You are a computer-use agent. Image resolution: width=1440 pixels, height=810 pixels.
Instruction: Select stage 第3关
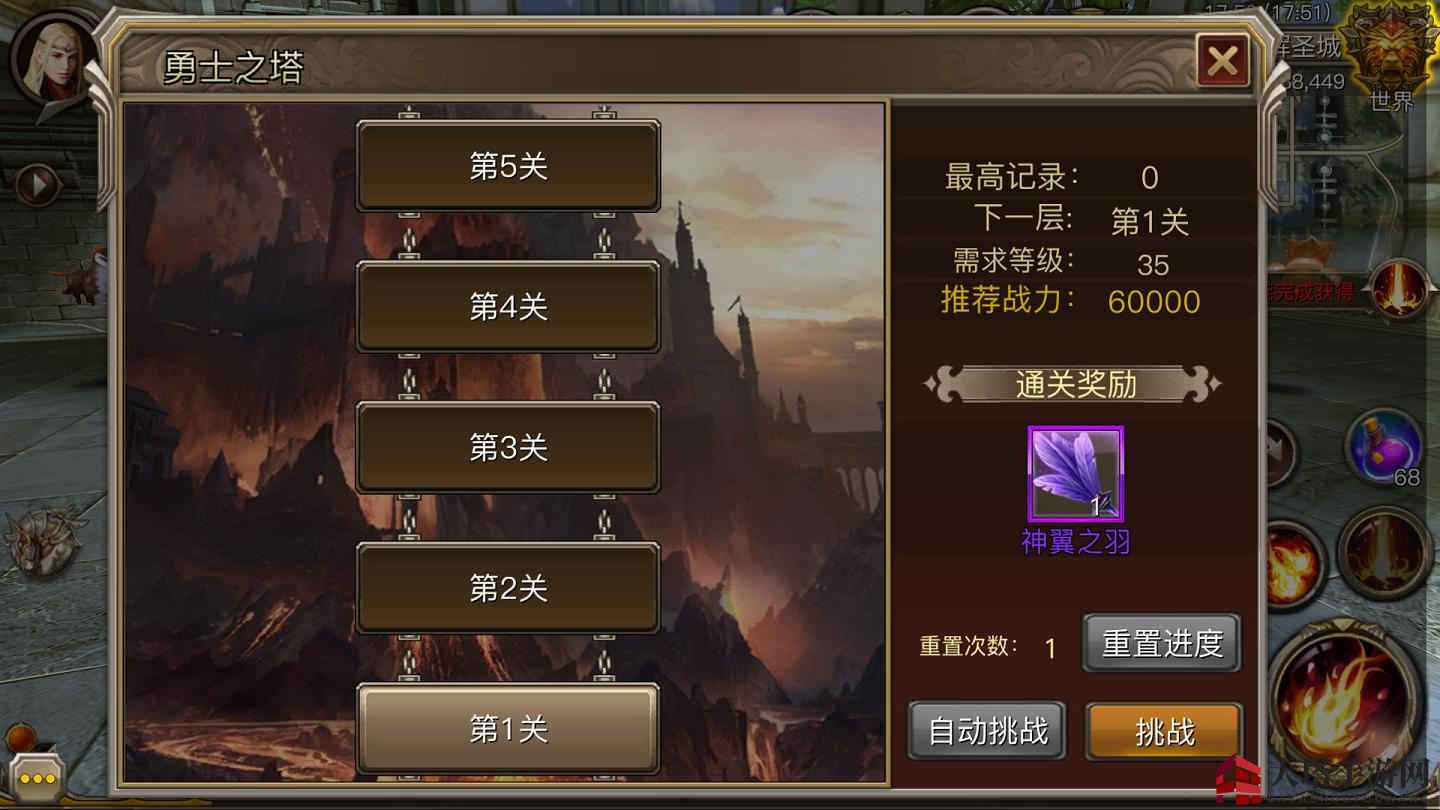[x=508, y=449]
